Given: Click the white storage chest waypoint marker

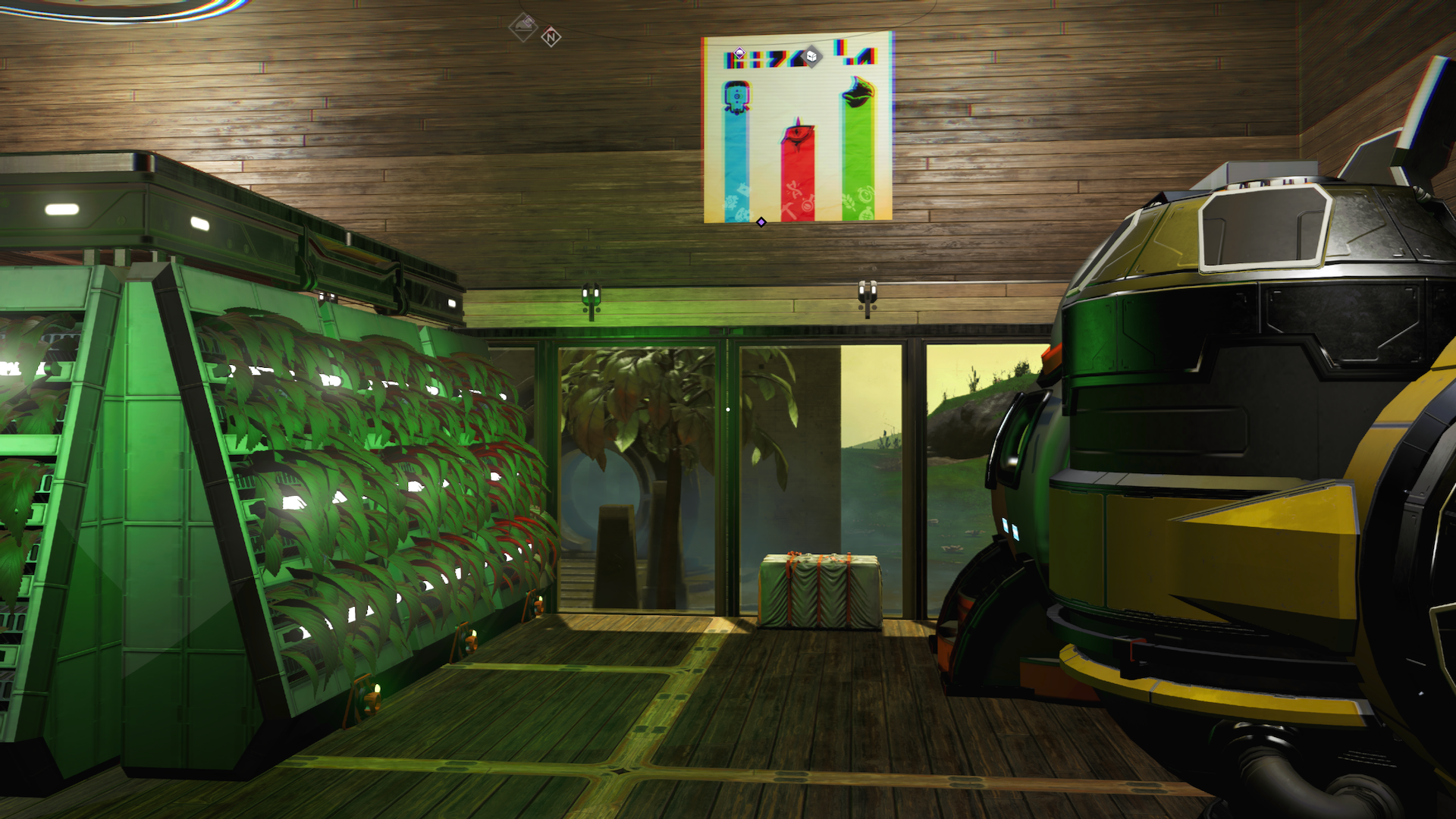Looking at the screenshot, I should tap(811, 56).
